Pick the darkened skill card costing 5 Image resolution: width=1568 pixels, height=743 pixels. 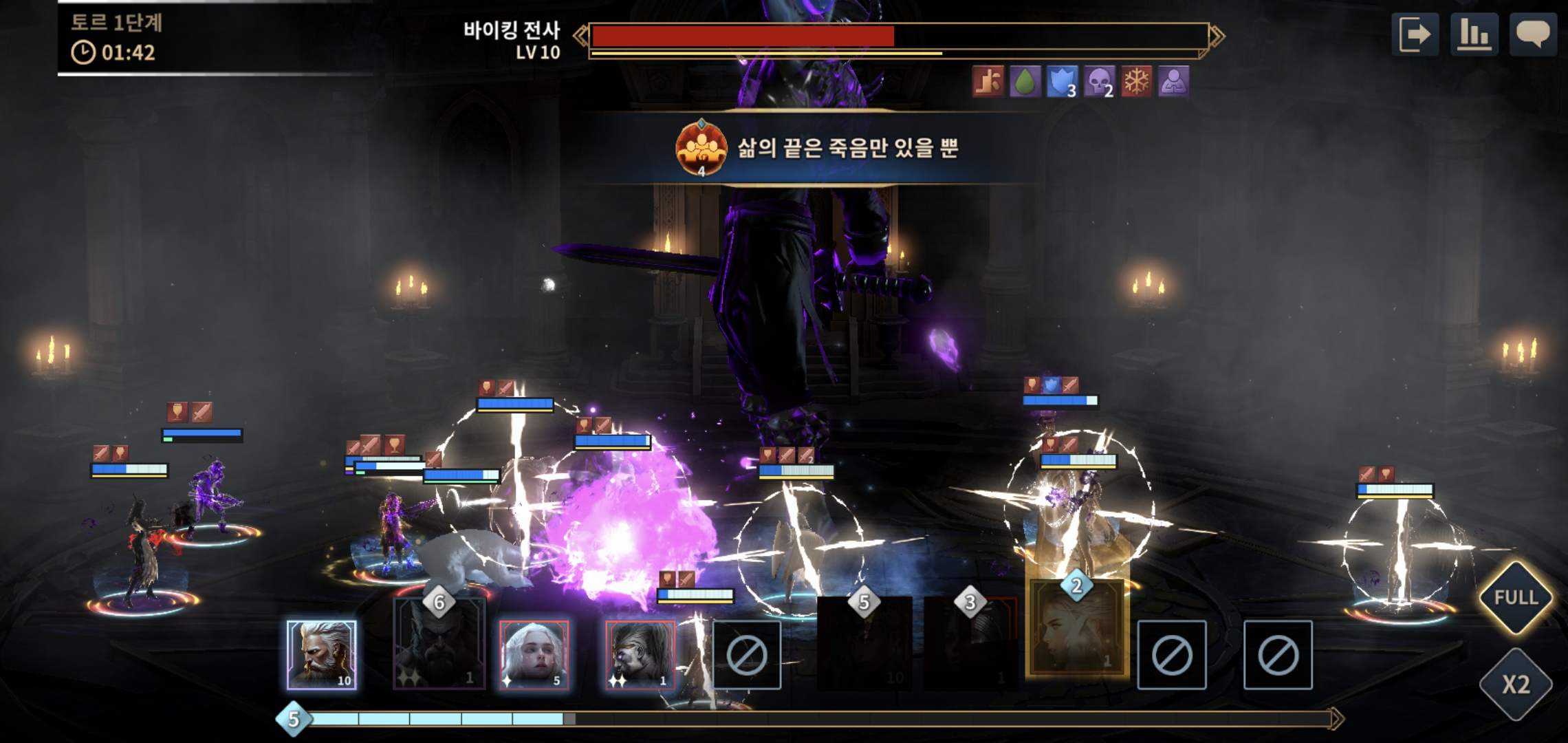coord(864,643)
